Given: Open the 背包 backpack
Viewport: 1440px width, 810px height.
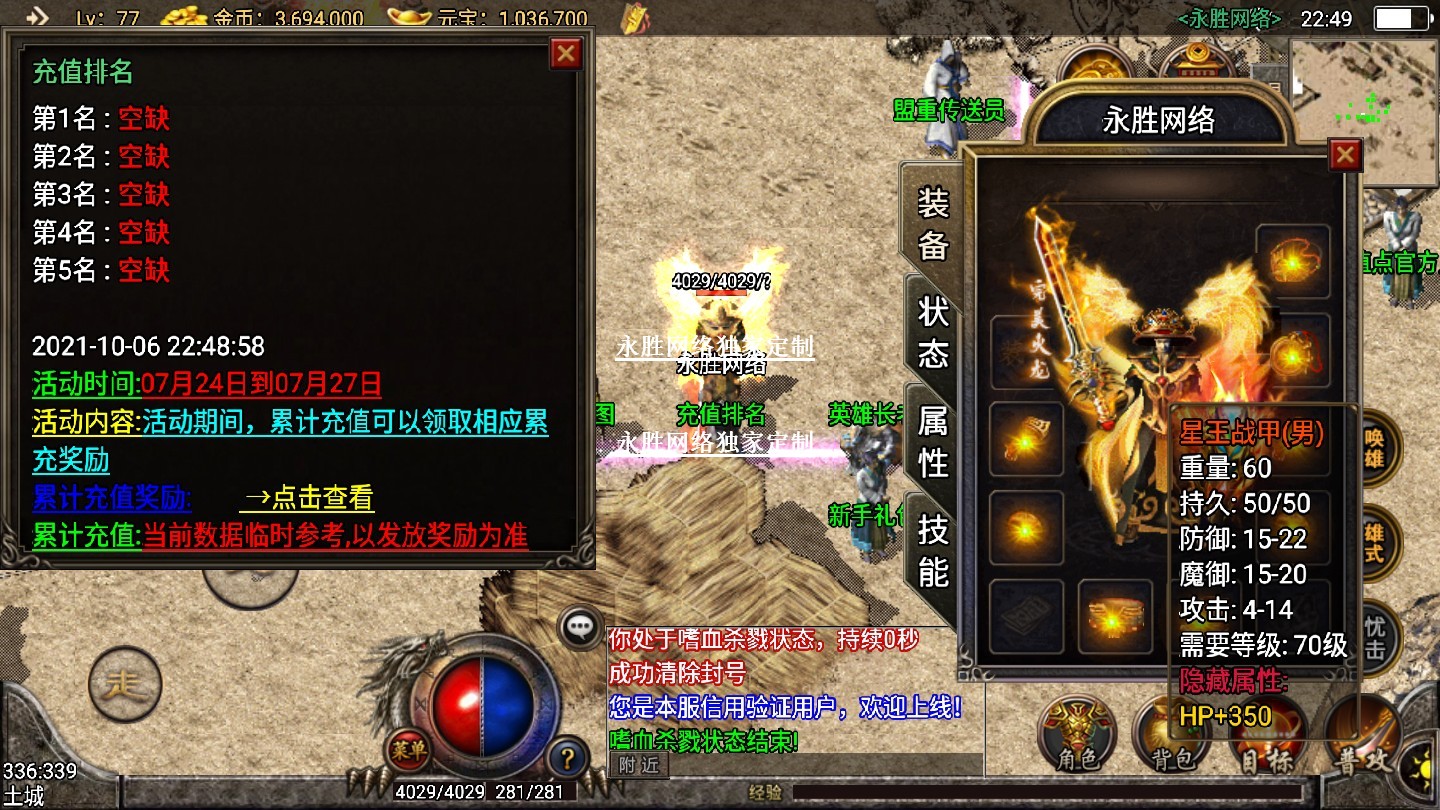Looking at the screenshot, I should (1171, 741).
